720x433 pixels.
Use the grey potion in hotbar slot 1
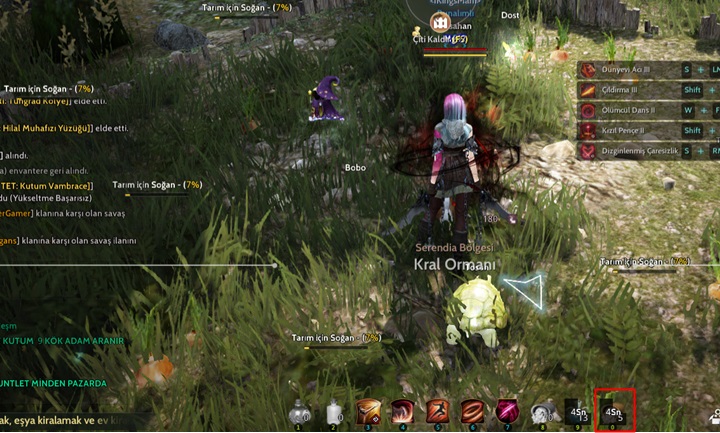point(298,411)
